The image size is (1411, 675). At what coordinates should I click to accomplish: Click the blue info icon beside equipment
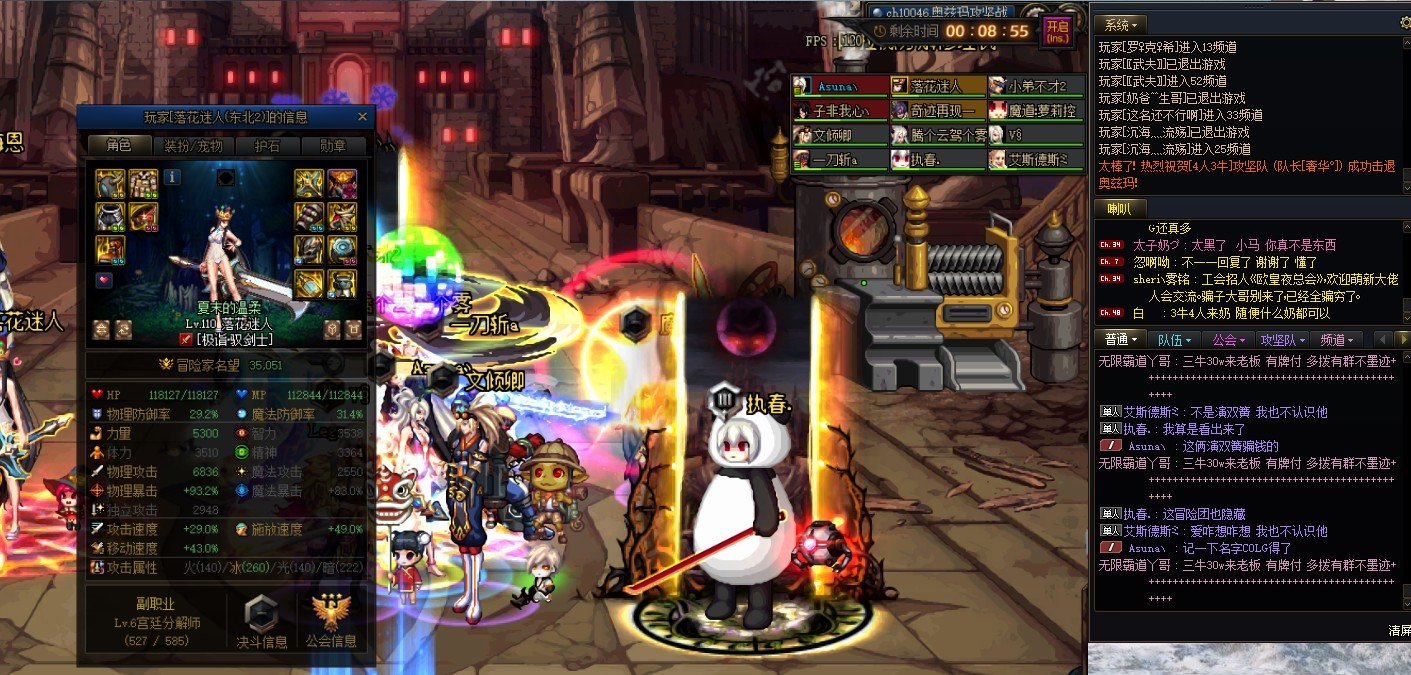(172, 177)
